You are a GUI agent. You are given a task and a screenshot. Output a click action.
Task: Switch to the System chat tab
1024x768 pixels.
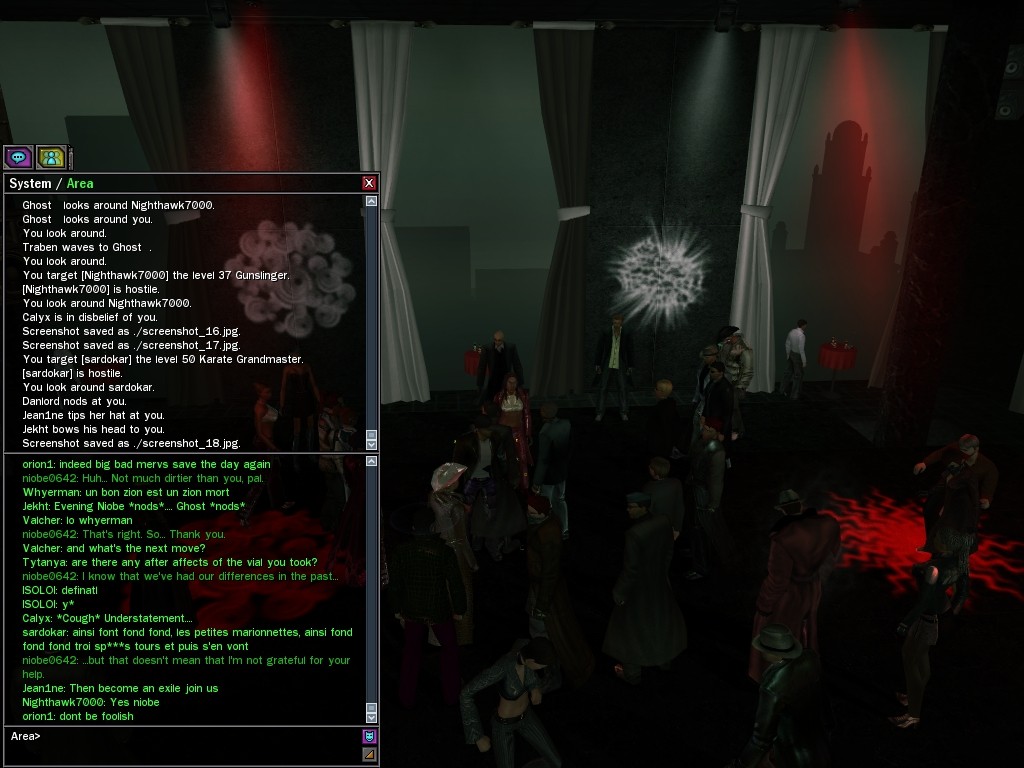(30, 183)
